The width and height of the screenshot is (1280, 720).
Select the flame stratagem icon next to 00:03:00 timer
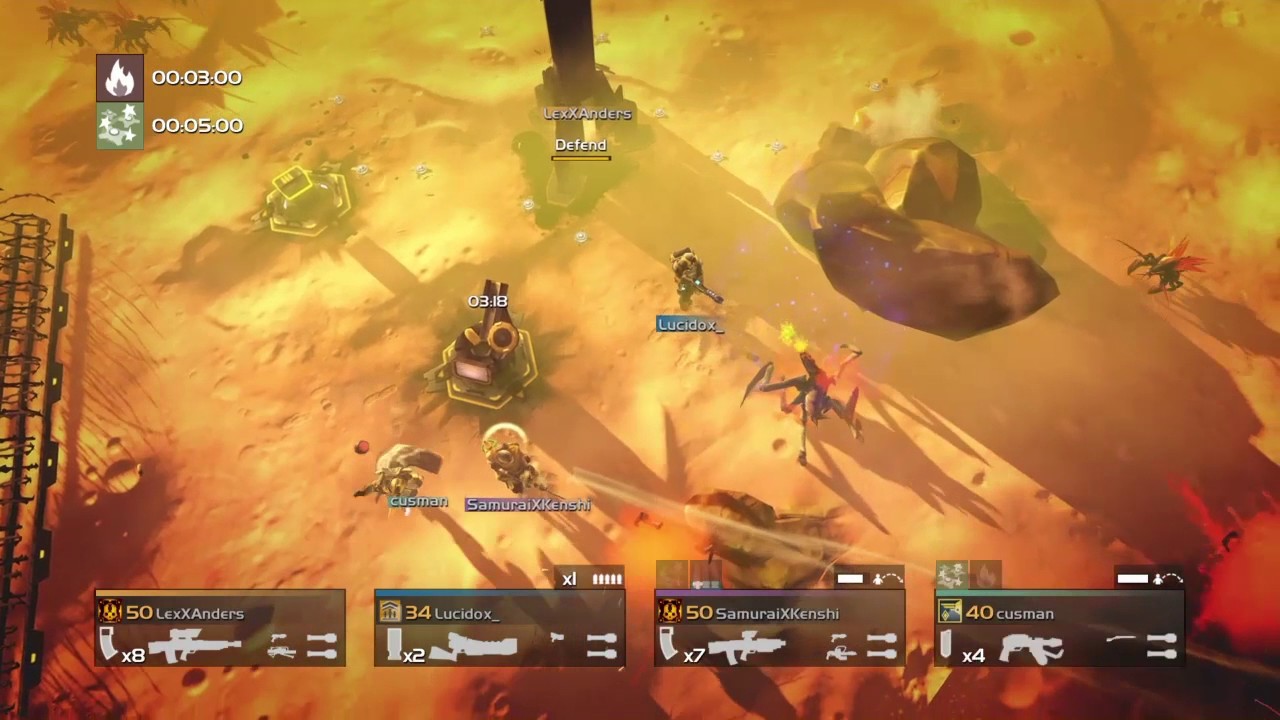(x=119, y=76)
